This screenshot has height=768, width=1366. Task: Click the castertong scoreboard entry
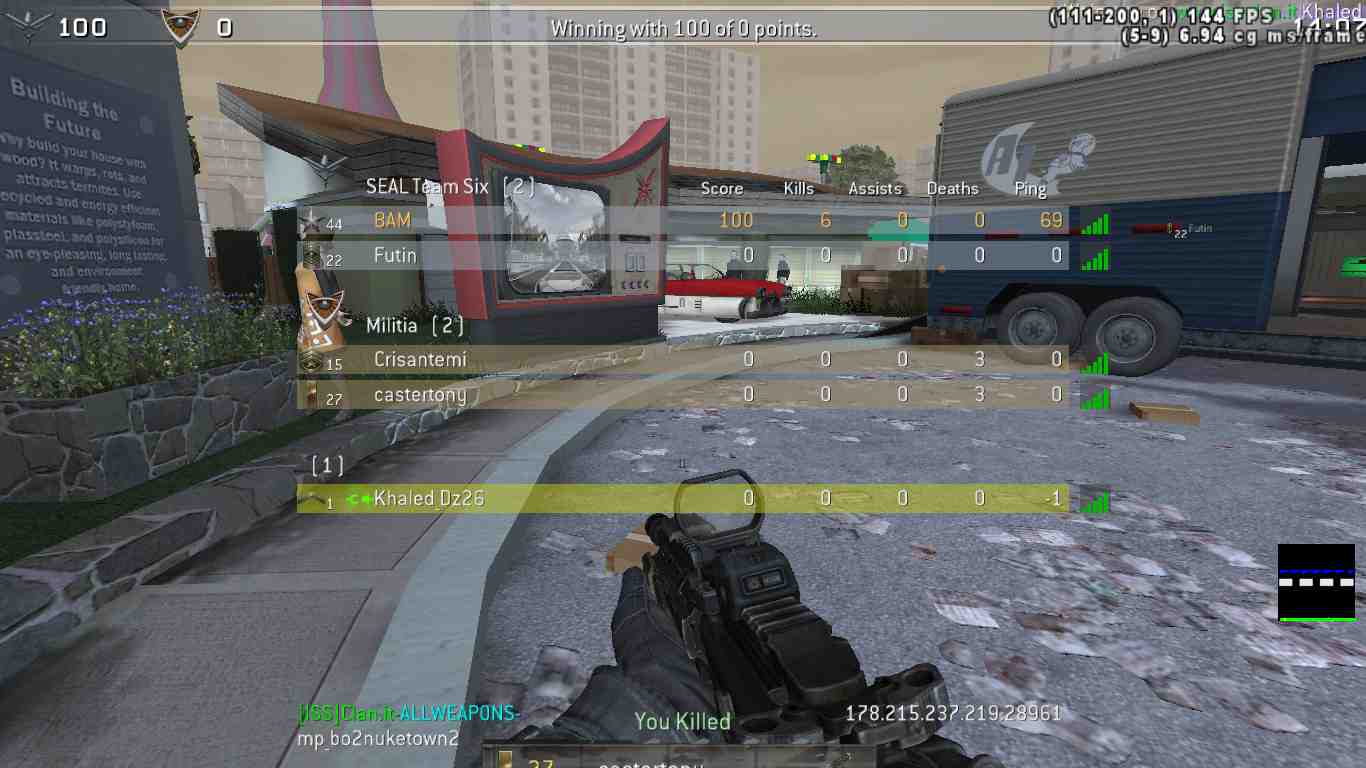[x=682, y=395]
